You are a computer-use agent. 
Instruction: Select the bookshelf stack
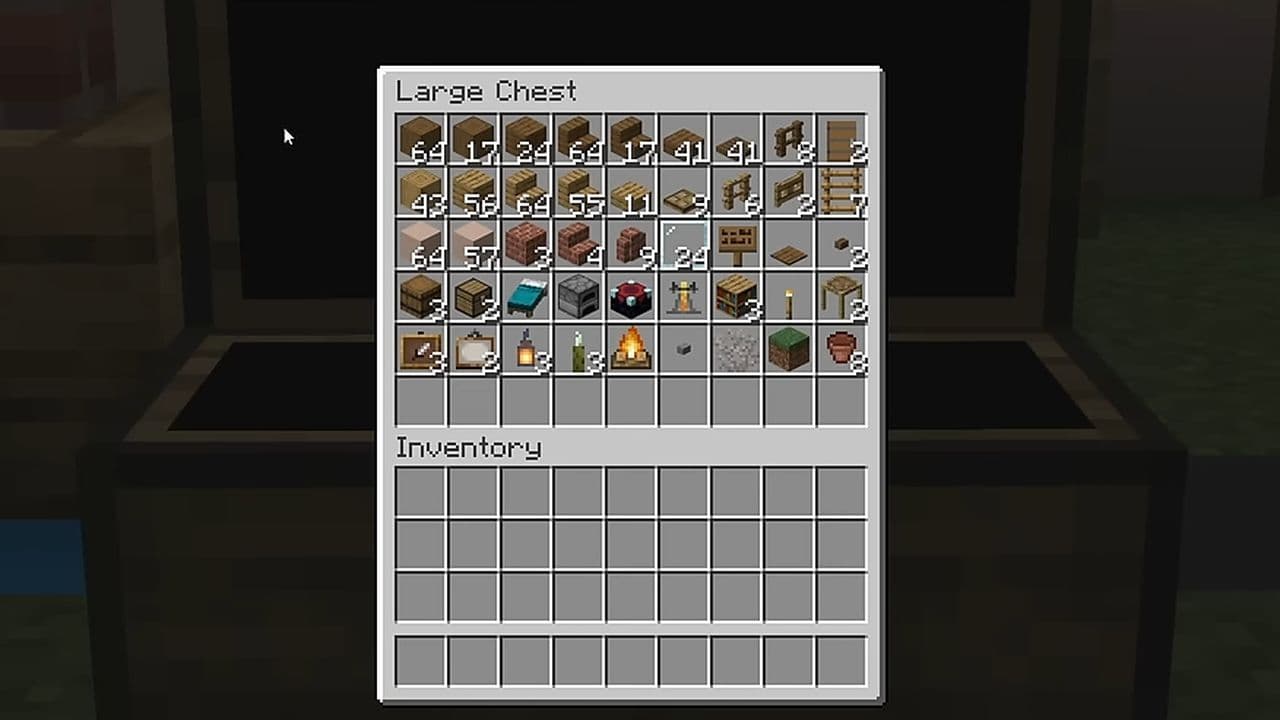coord(737,296)
